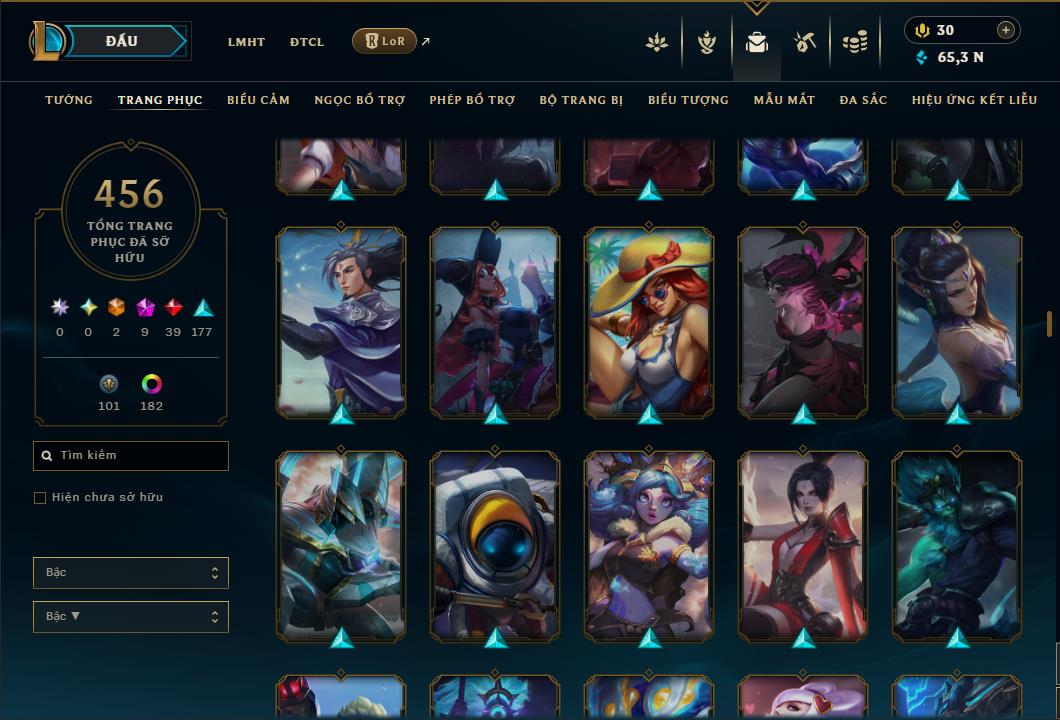Open the crossed hammer crafting icon

pyautogui.click(x=805, y=42)
